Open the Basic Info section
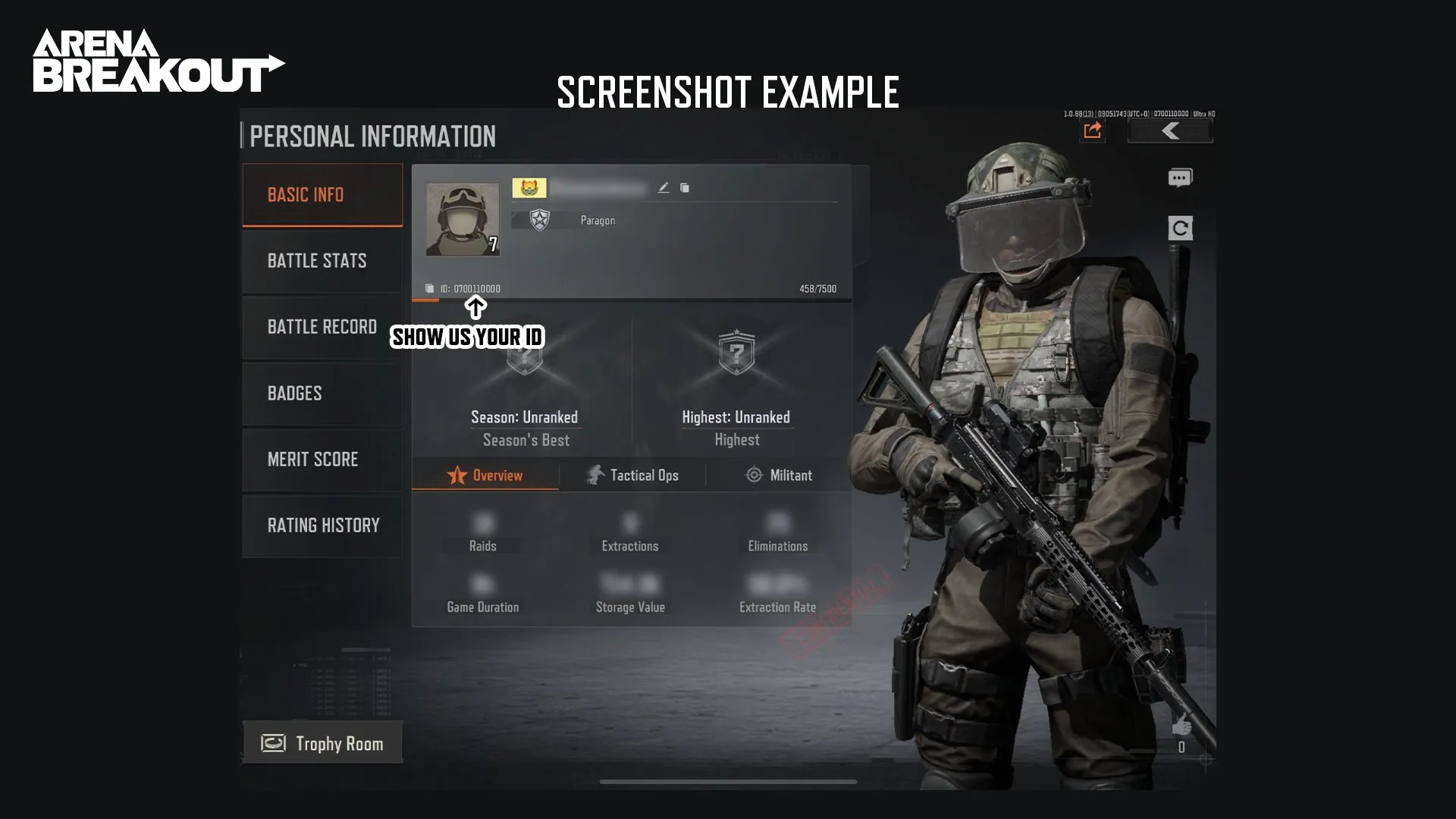 coord(322,195)
